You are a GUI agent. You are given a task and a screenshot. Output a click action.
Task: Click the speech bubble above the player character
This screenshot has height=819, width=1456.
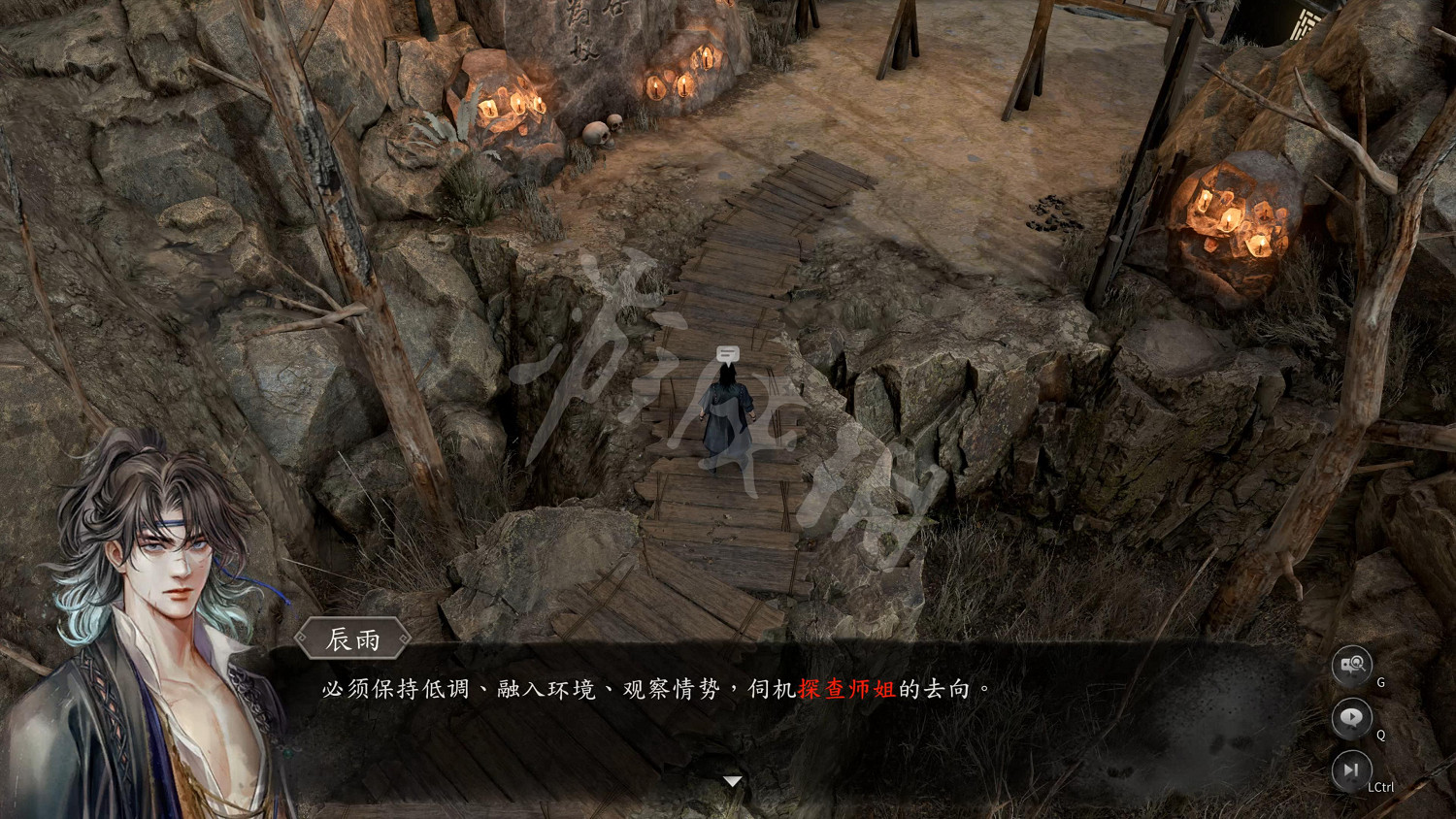pyautogui.click(x=726, y=353)
